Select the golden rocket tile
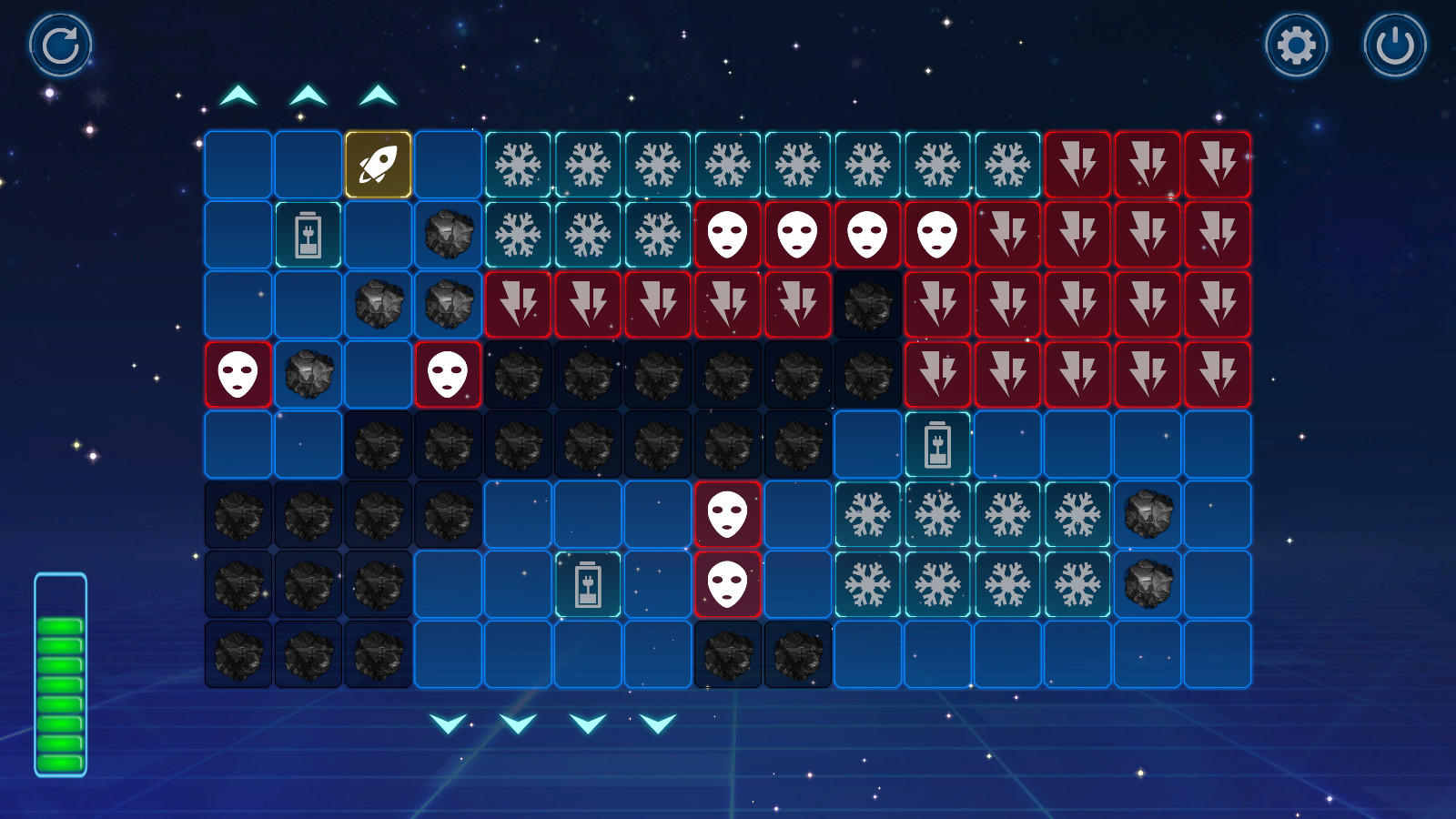This screenshot has height=819, width=1456. click(379, 166)
